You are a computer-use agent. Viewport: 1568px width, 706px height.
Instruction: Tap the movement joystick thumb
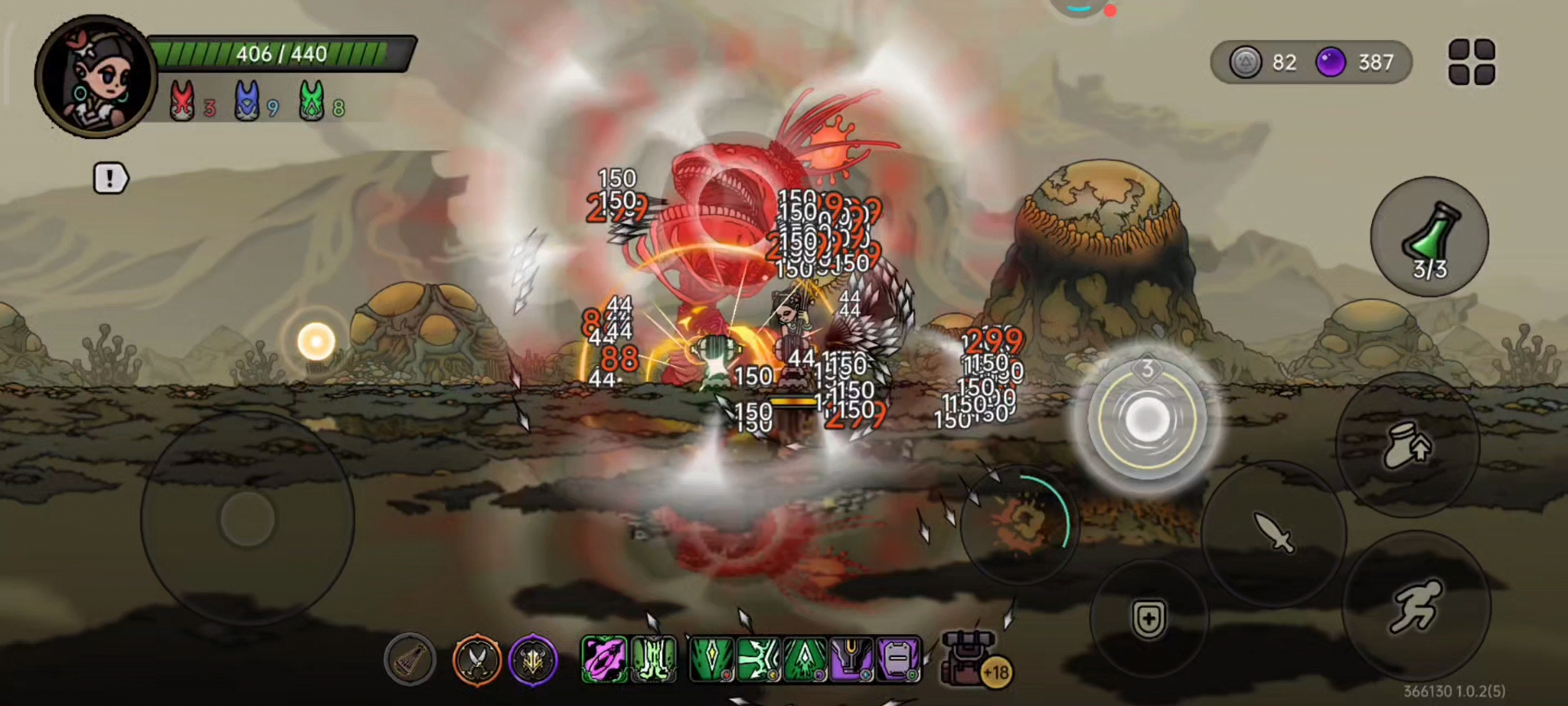[x=247, y=518]
